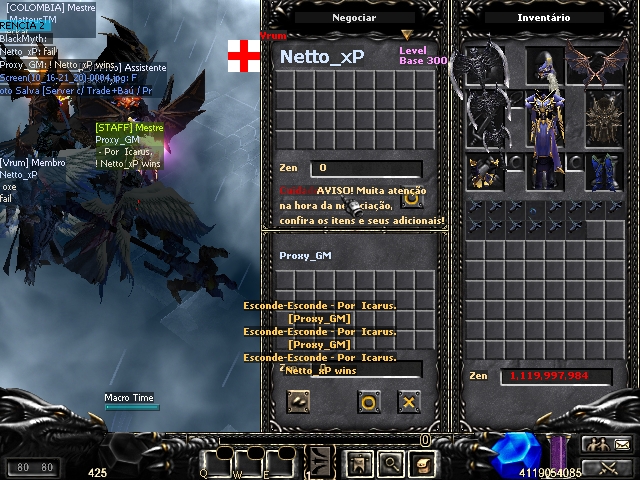This screenshot has width=640, height=480.
Task: Click the Zen deposit button with coins icon
Action: click(298, 402)
